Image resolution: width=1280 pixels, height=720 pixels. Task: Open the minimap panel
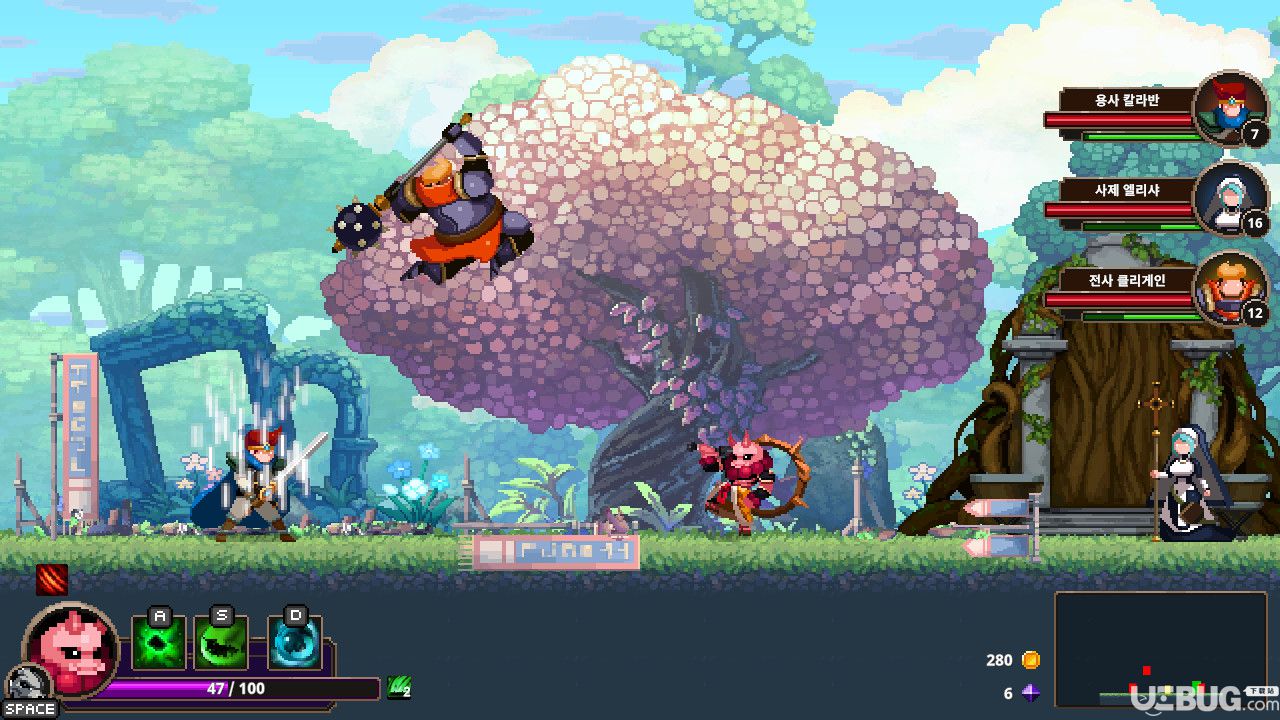point(1160,648)
